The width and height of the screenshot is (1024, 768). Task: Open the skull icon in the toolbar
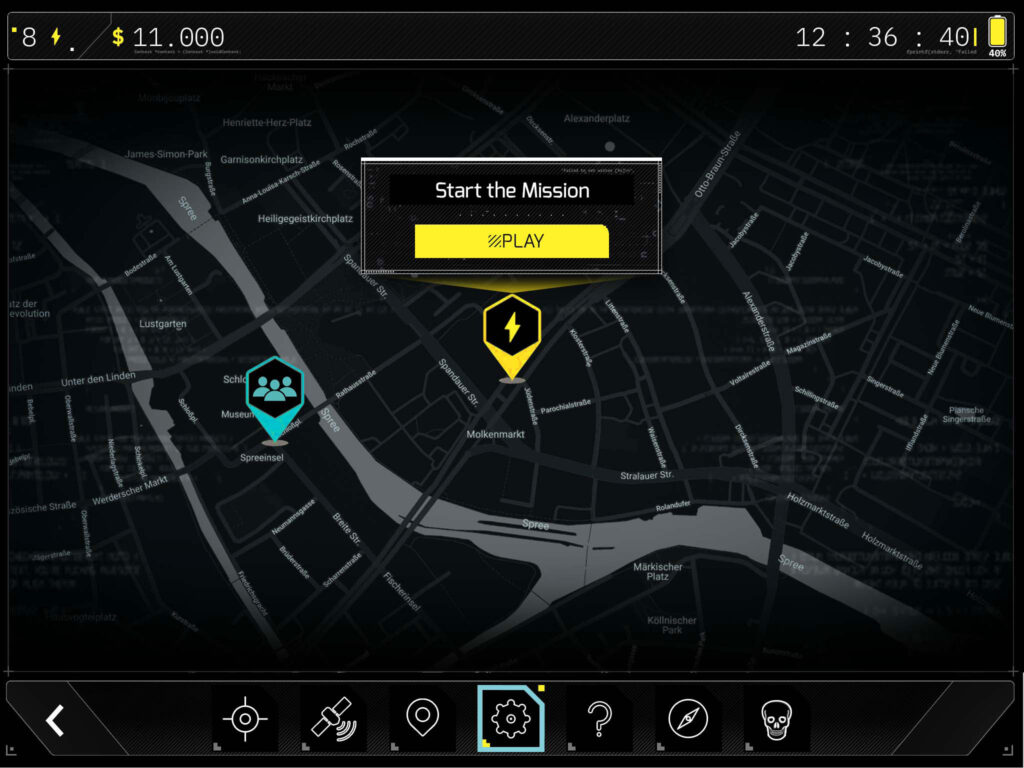777,720
